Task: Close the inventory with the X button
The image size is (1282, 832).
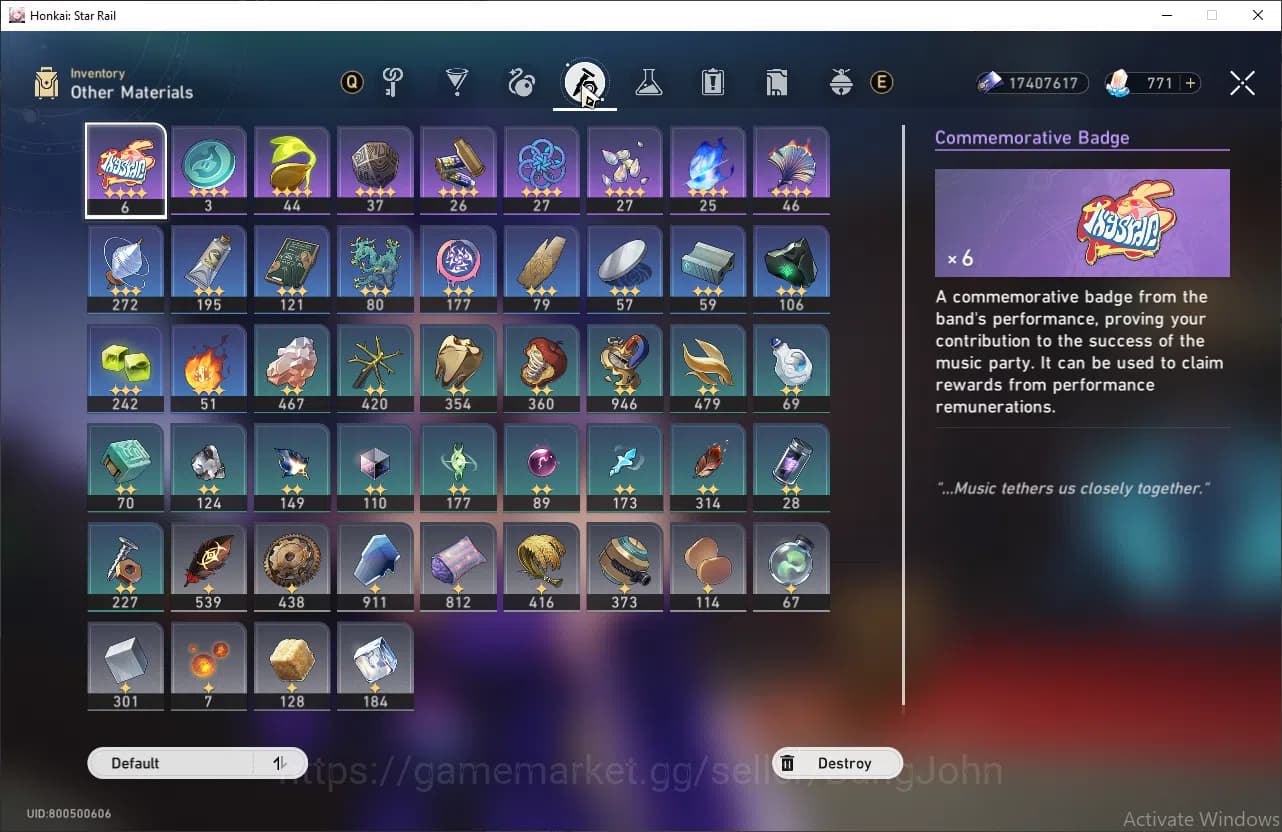Action: tap(1242, 83)
